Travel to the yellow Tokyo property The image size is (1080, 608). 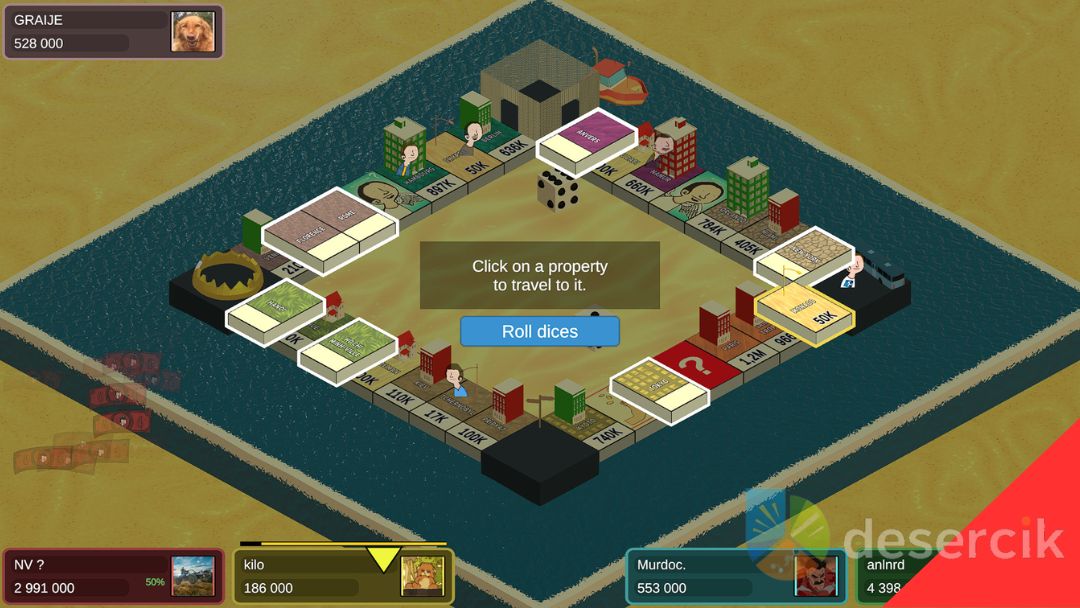(x=660, y=385)
